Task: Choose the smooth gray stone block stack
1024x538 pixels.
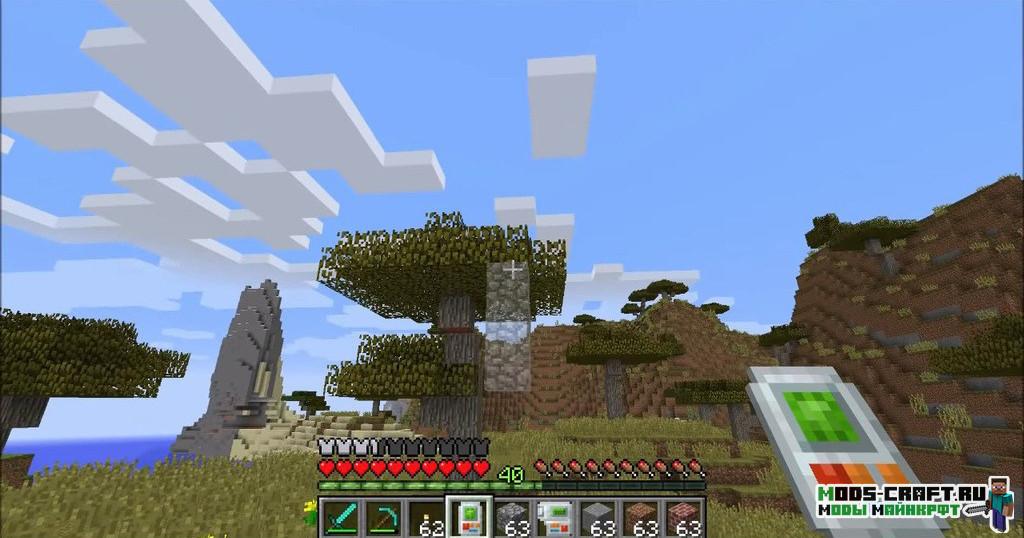Action: (x=599, y=517)
